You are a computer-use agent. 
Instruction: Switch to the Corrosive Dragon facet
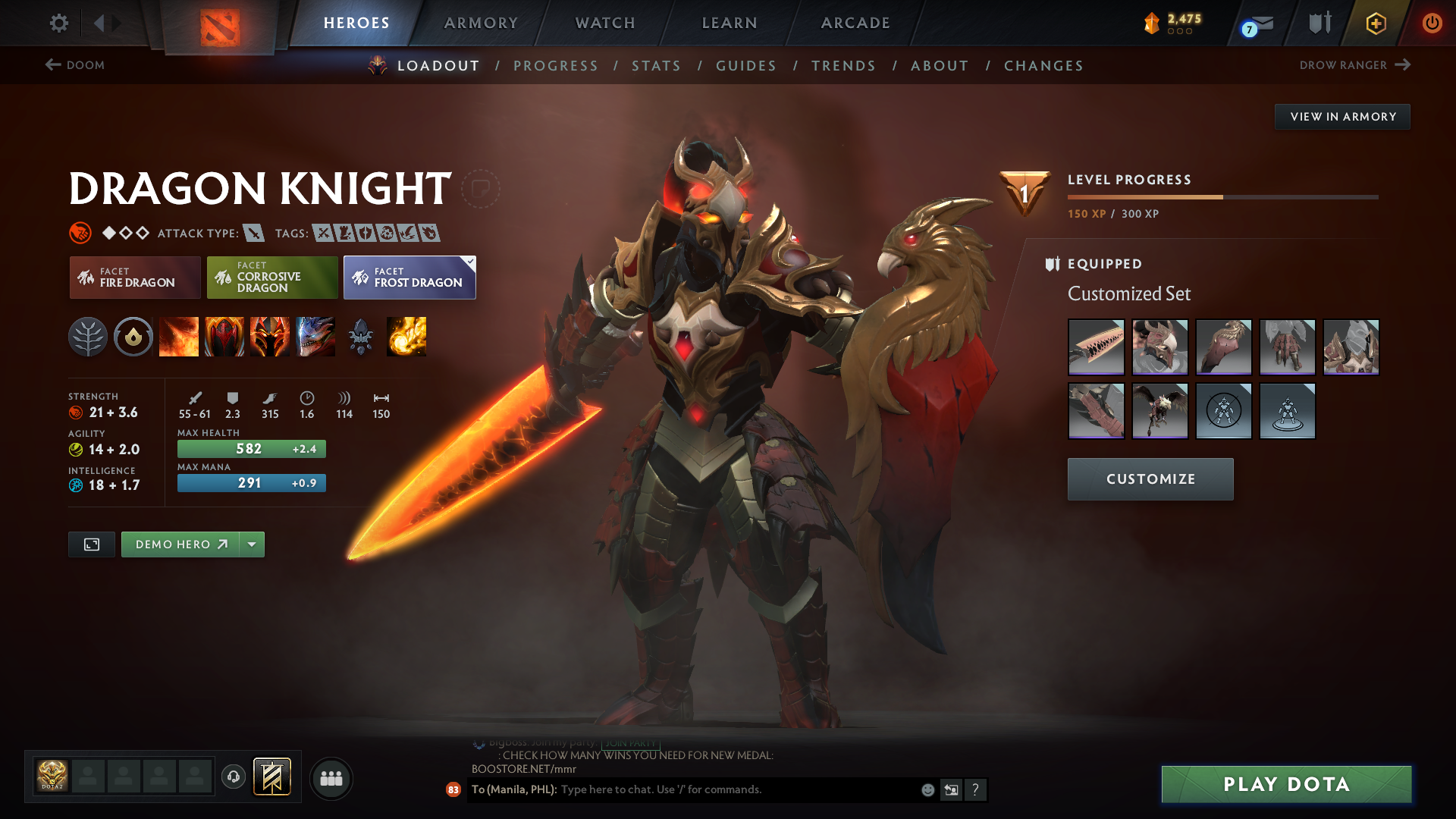pos(271,278)
